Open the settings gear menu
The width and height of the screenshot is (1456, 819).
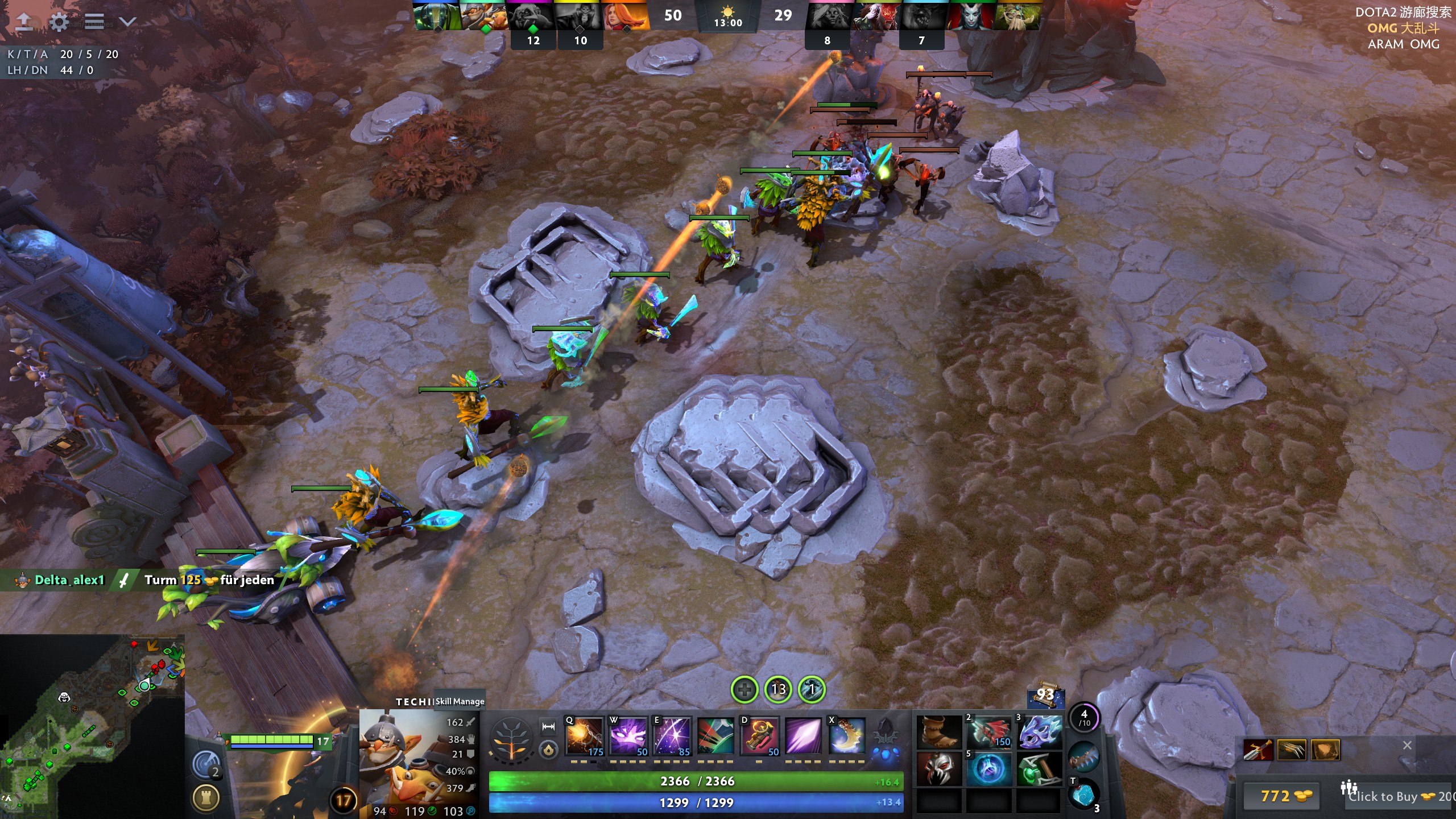59,22
